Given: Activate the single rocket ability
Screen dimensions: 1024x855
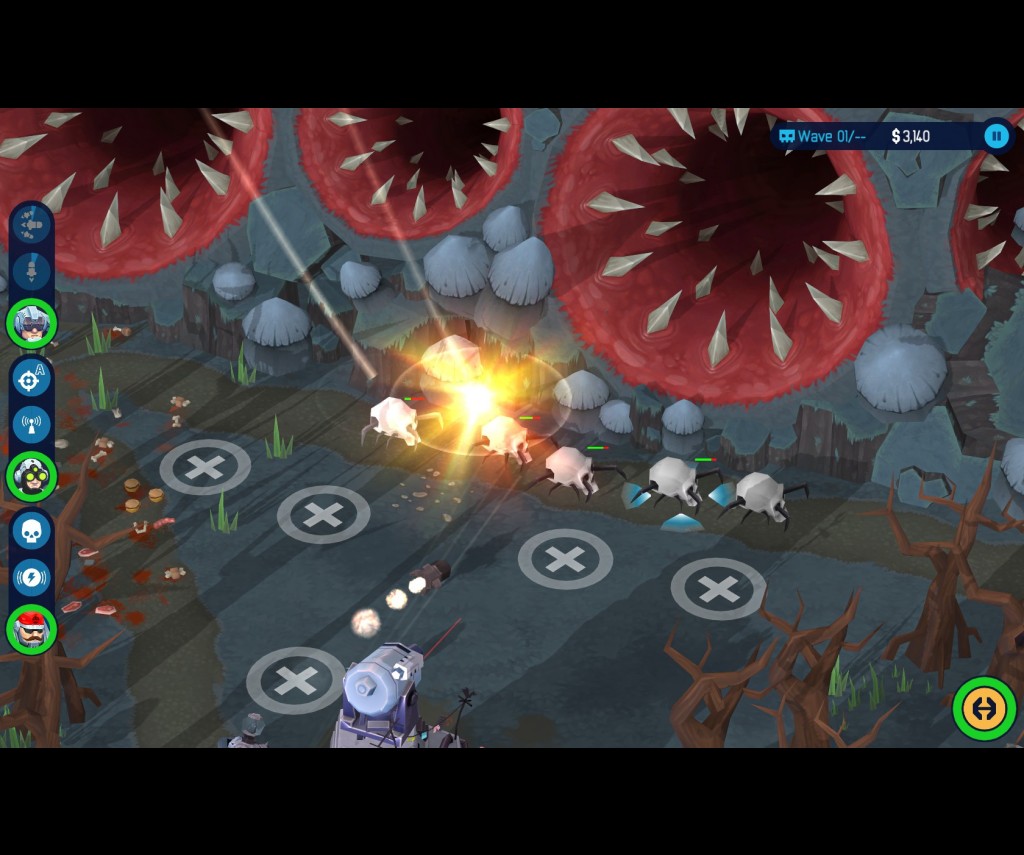Looking at the screenshot, I should 32,271.
